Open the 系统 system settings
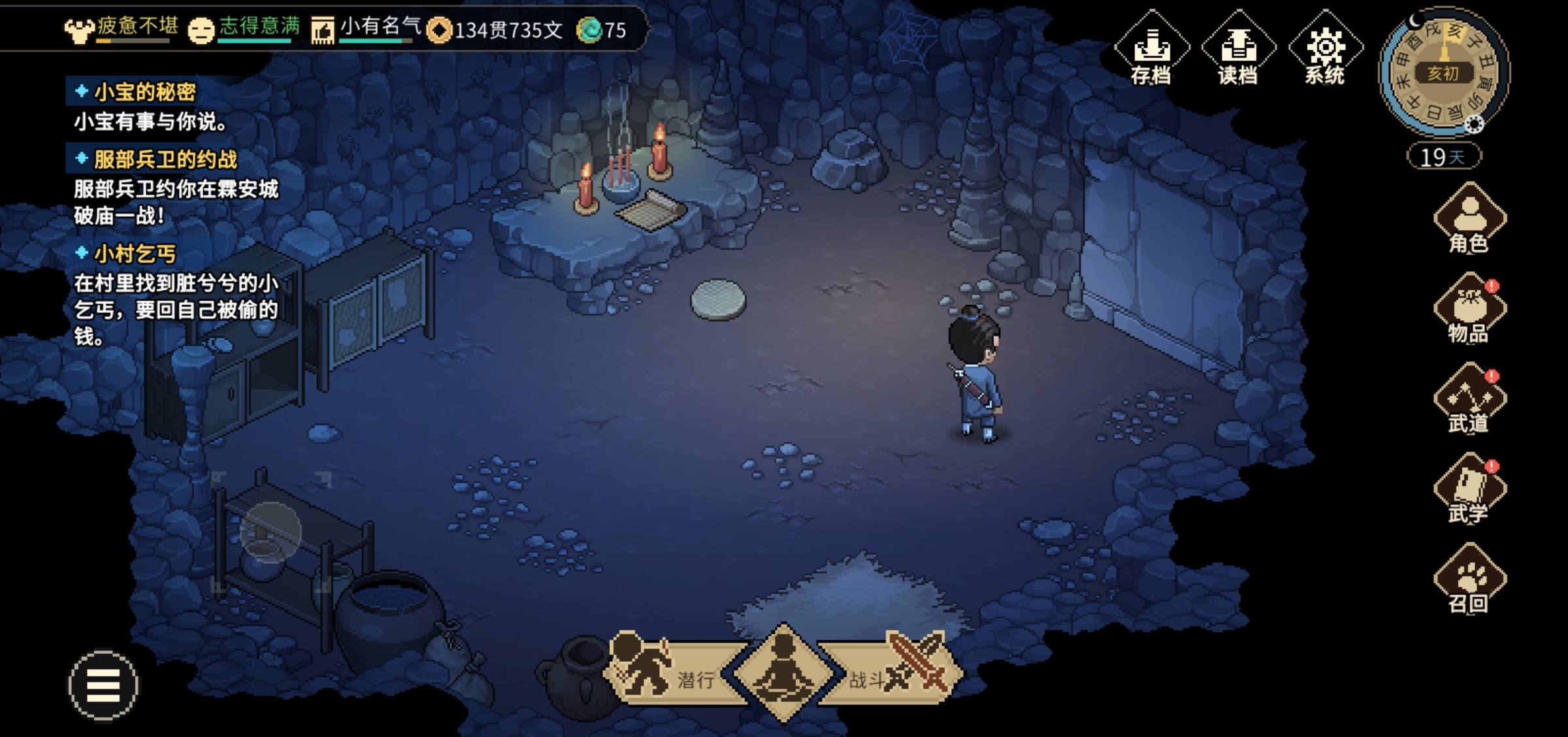 (x=1325, y=50)
